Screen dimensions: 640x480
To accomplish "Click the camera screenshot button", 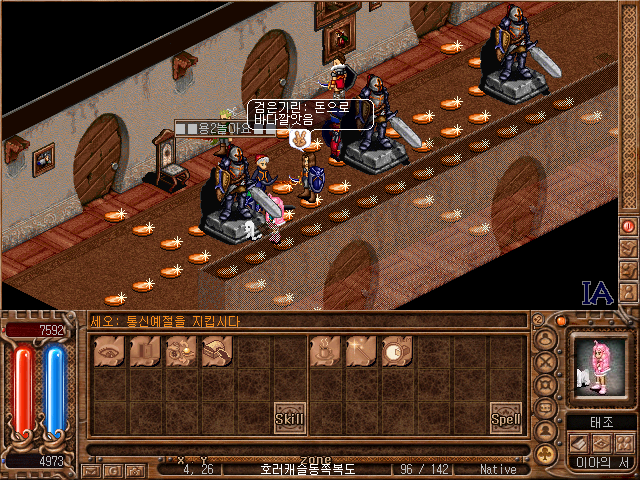I will 137,470.
